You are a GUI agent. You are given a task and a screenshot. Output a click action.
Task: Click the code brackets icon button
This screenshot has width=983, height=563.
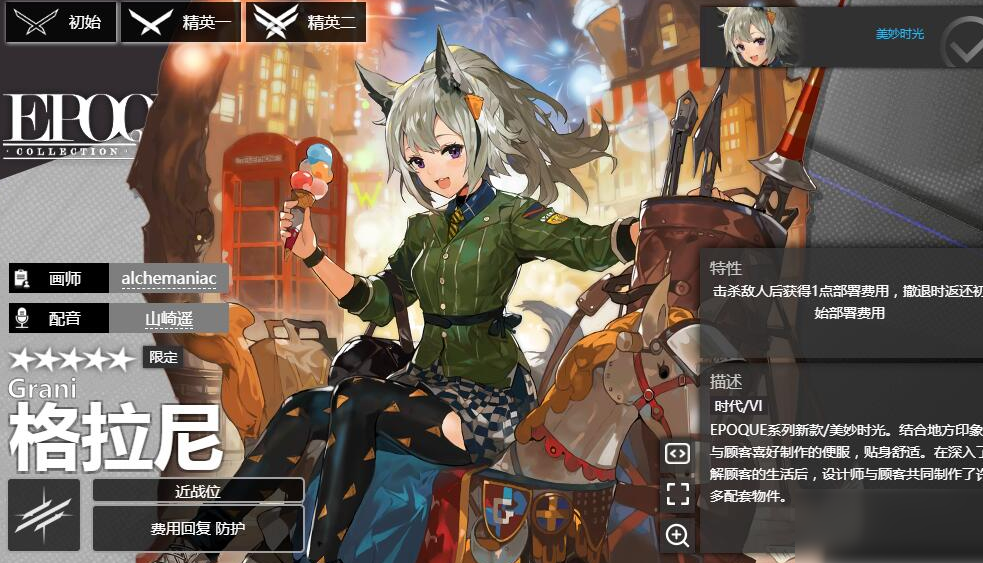[x=678, y=453]
